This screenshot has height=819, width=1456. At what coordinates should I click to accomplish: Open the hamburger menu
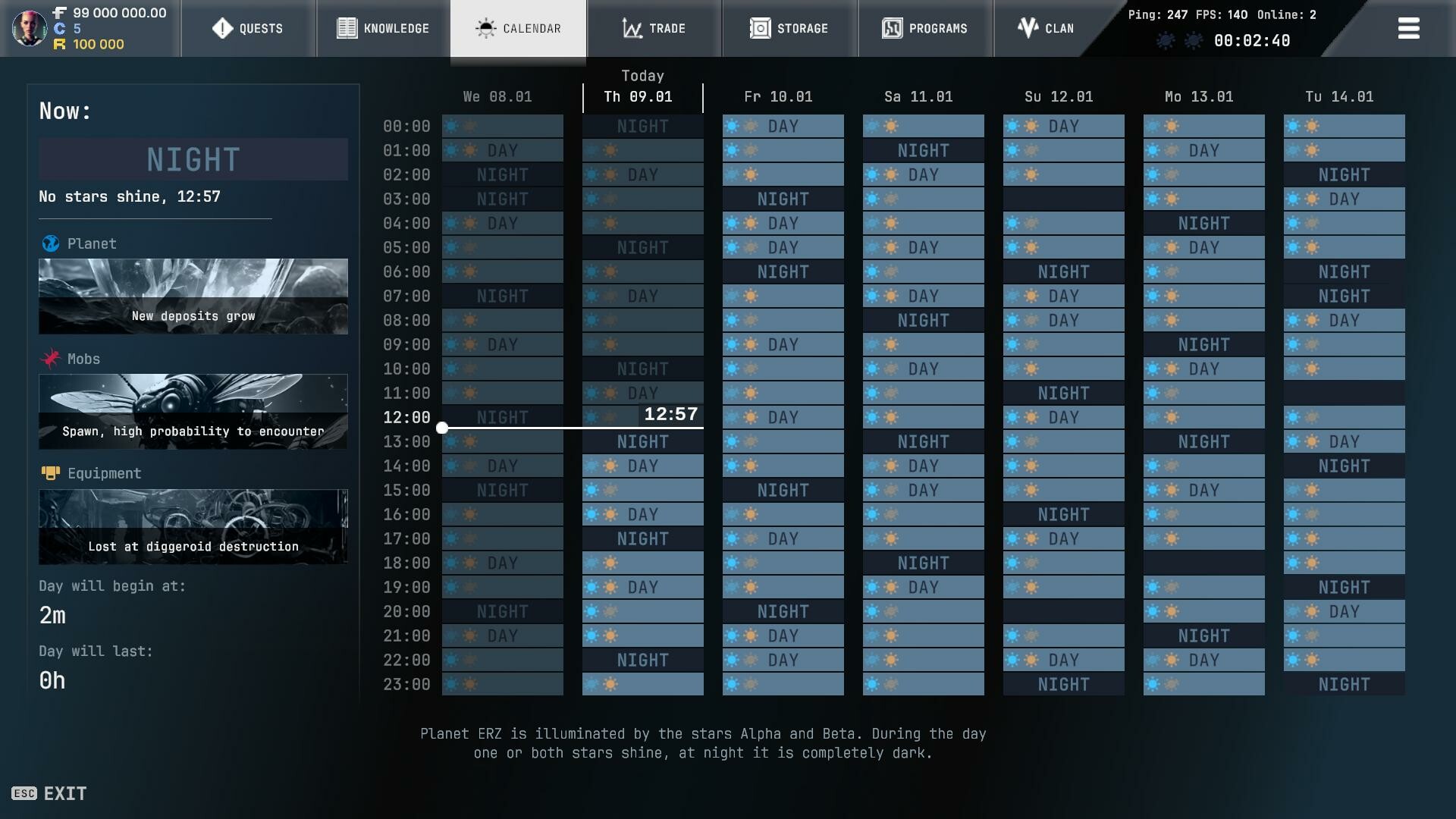pos(1408,28)
